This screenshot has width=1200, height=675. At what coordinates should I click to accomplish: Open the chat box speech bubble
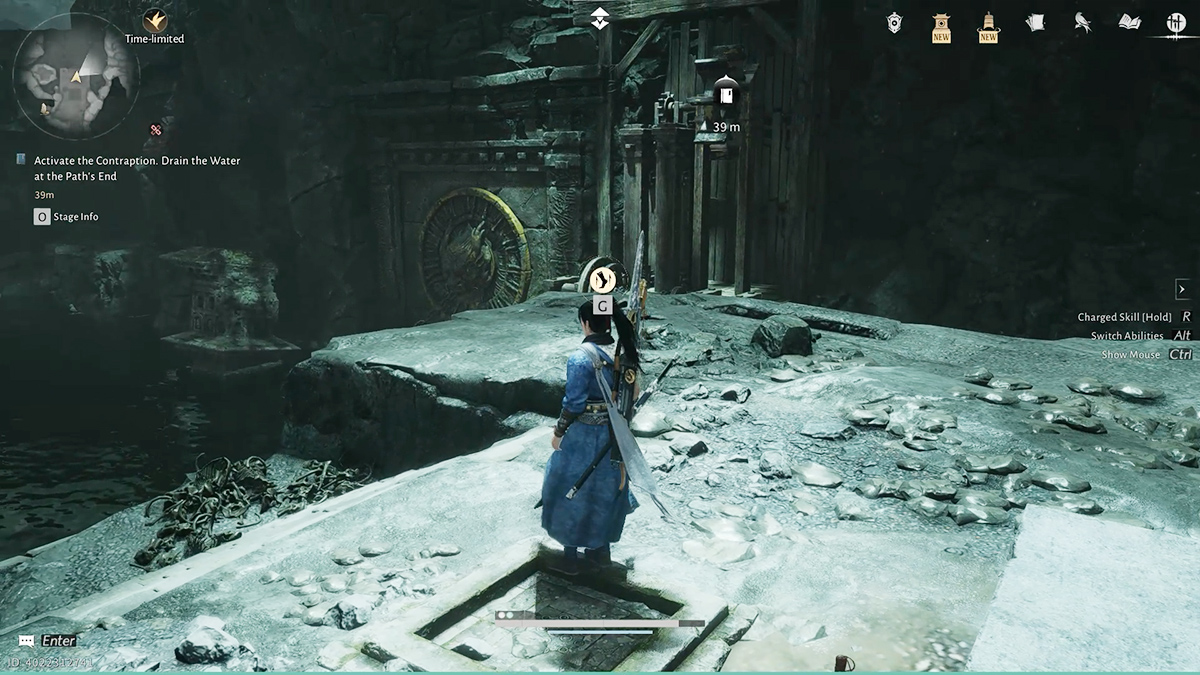(25, 640)
